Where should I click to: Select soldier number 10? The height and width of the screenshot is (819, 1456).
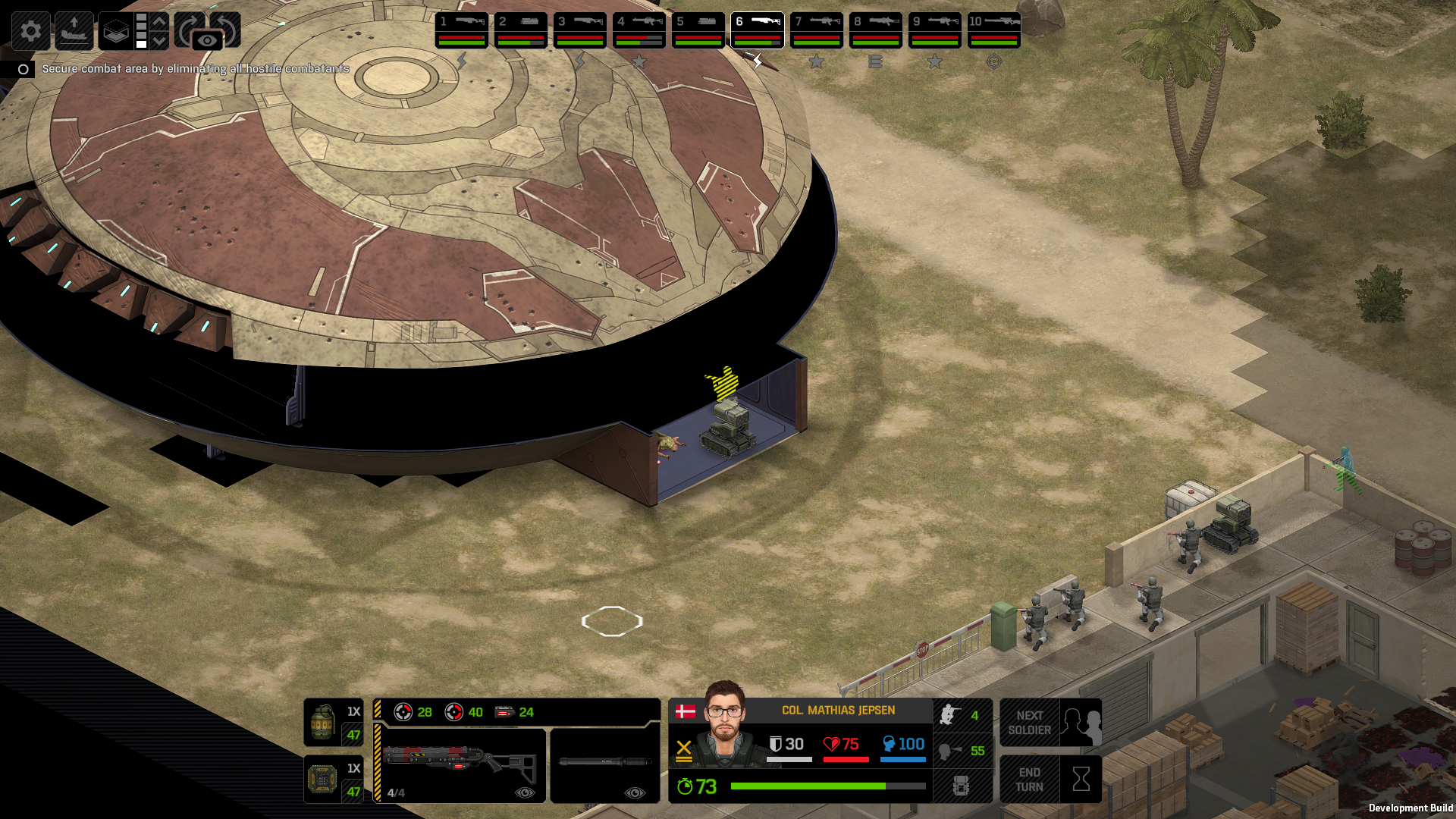point(994,30)
